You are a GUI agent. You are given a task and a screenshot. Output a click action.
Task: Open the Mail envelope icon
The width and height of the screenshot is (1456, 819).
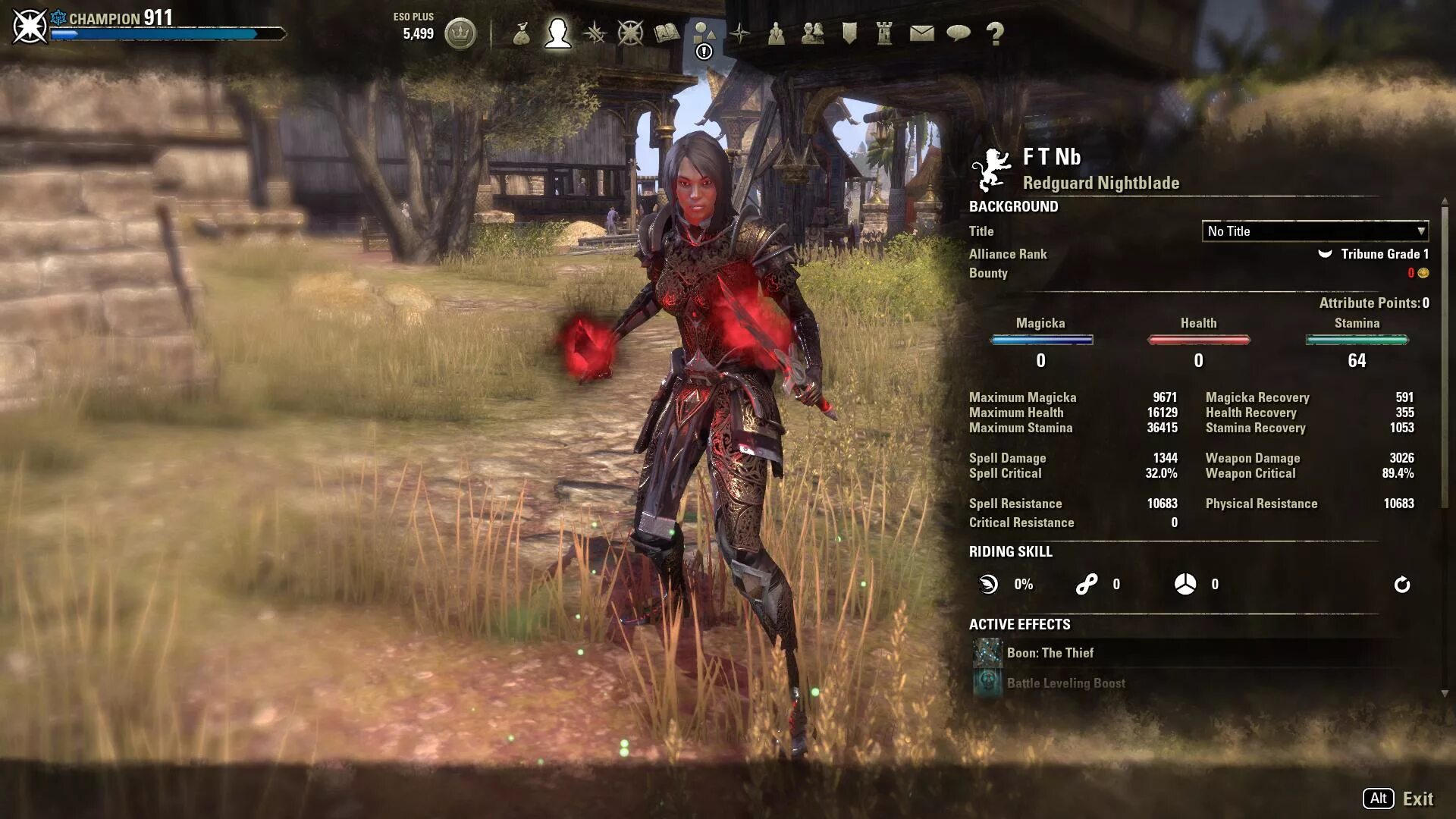(921, 33)
